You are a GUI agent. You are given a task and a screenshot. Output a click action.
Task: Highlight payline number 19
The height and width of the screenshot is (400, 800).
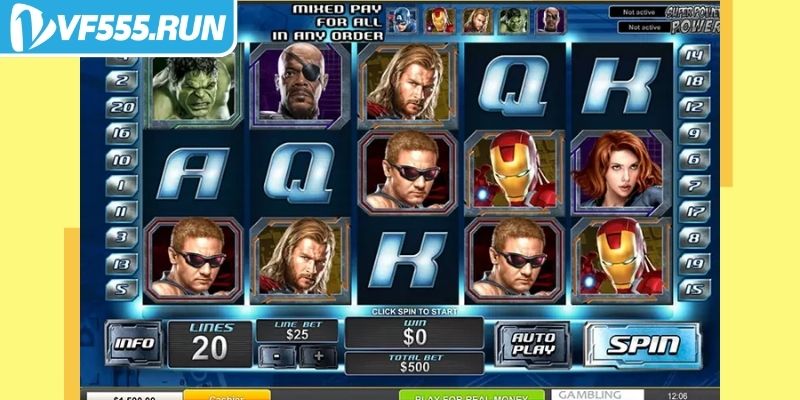tap(693, 264)
